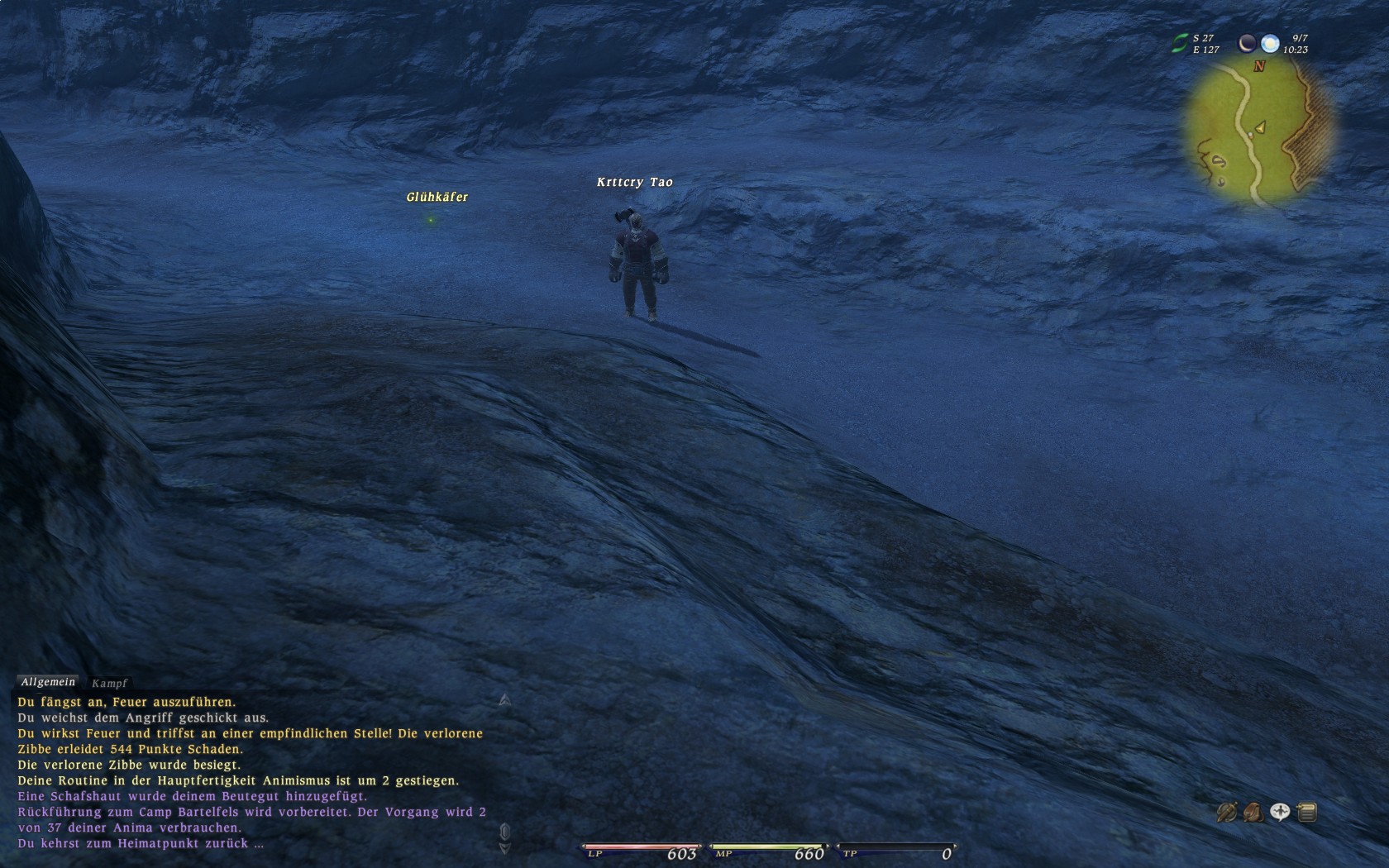Viewport: 1389px width, 868px height.
Task: Open the sword-and-shield menu icon
Action: (1226, 813)
